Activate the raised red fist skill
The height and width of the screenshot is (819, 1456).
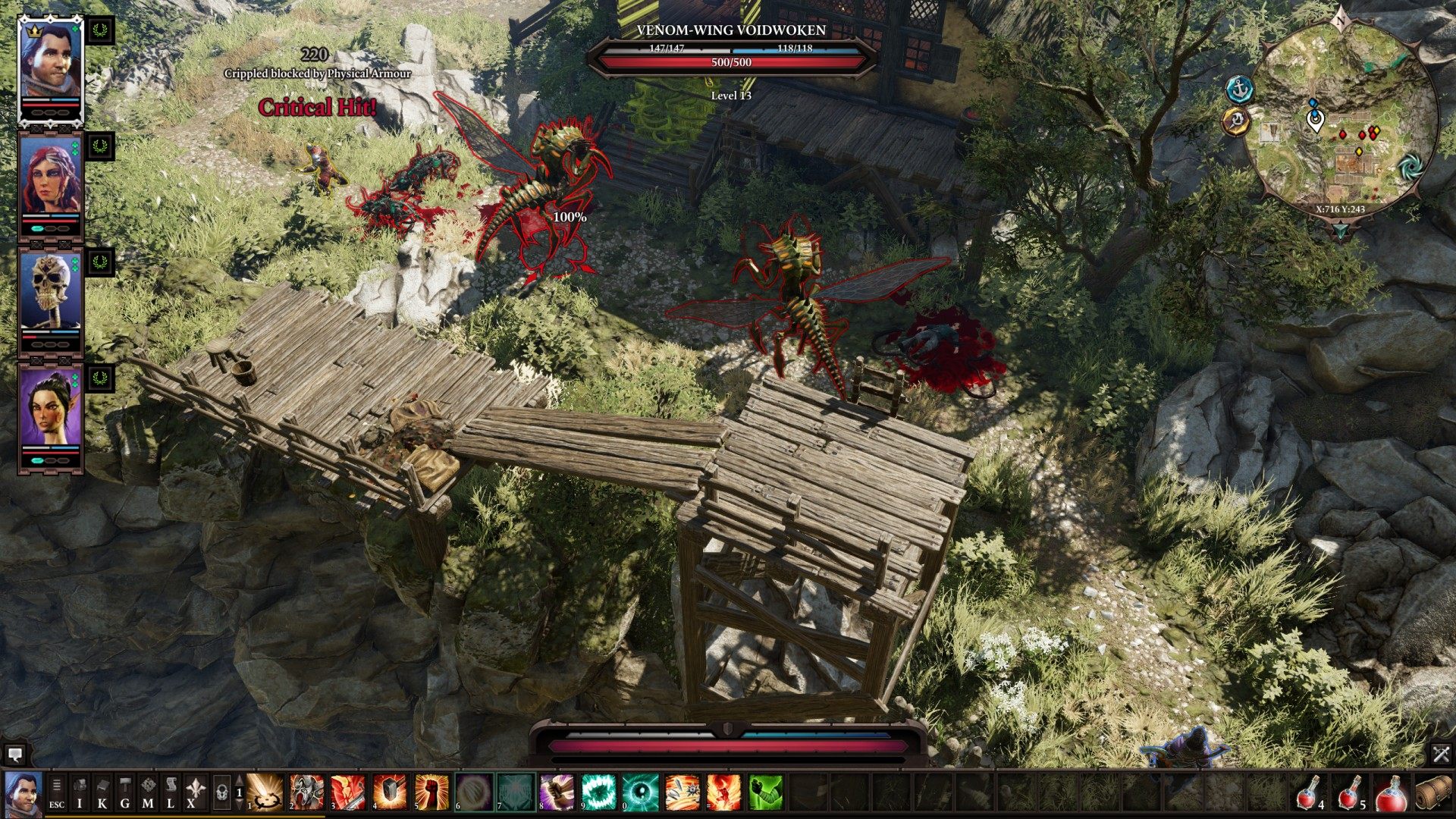(431, 792)
